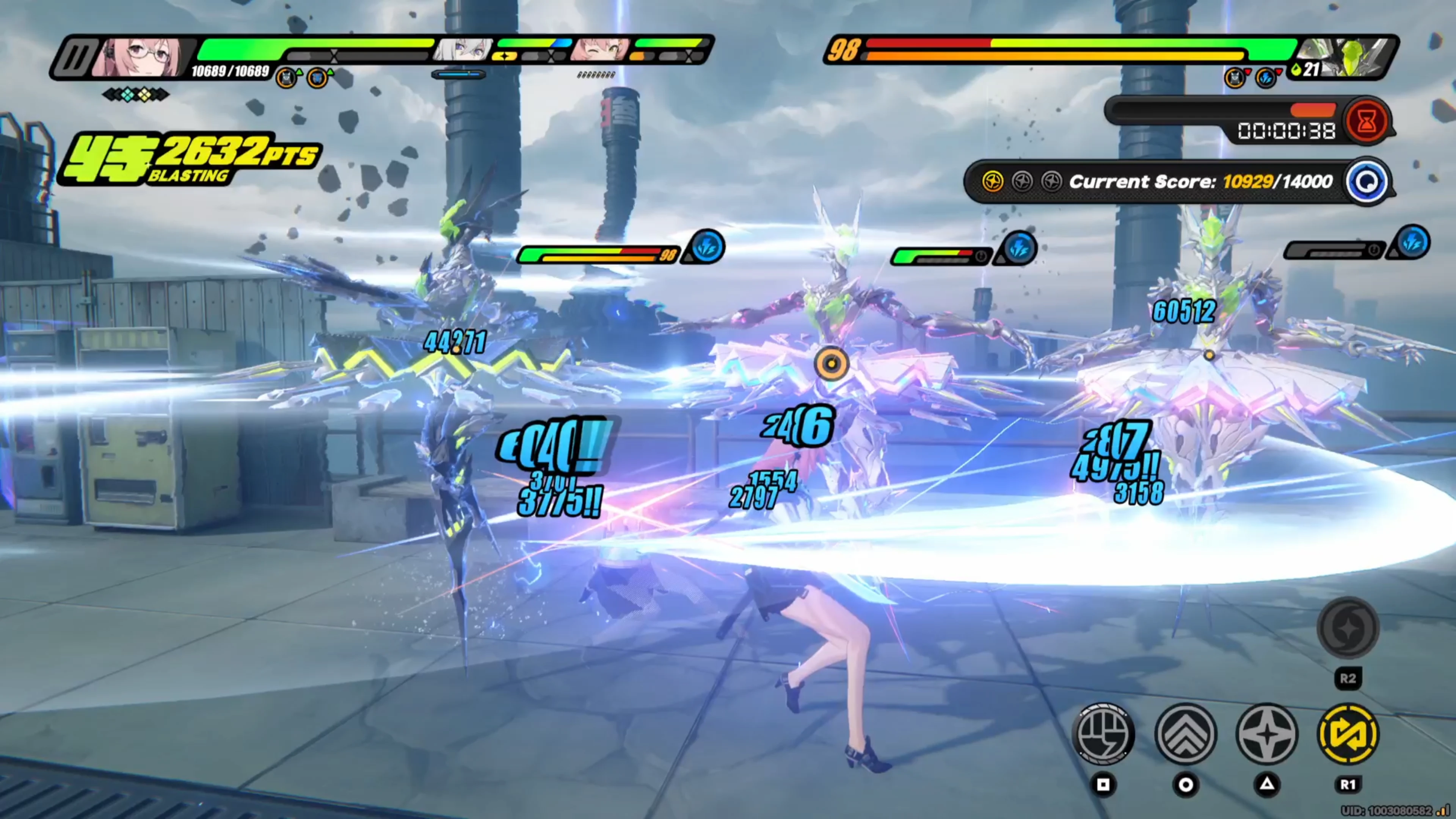Activate the dark ultimate ability icon
Screen dimensions: 1456x819
(x=1348, y=628)
